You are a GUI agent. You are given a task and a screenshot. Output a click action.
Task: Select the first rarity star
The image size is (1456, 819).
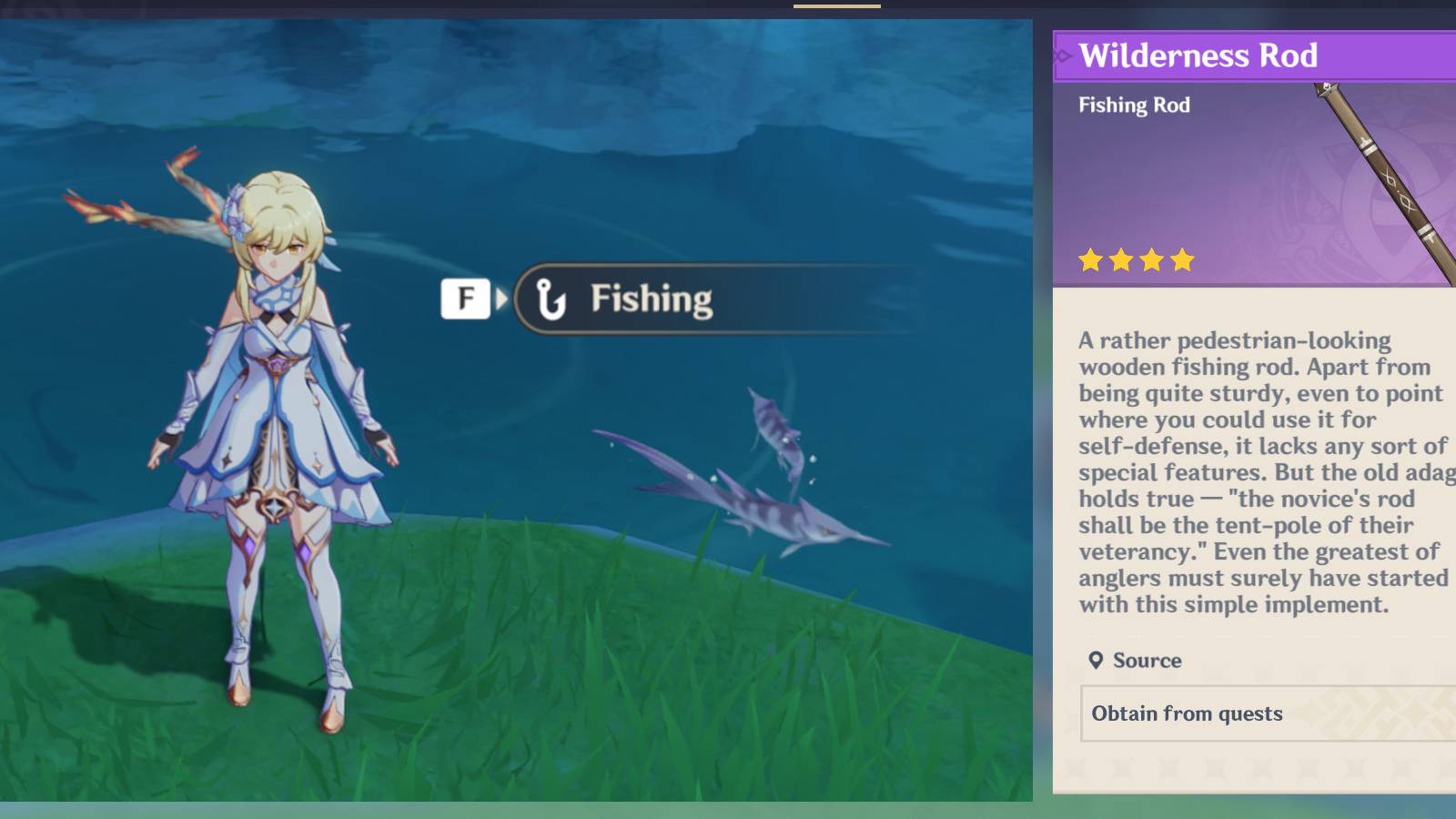(1090, 261)
